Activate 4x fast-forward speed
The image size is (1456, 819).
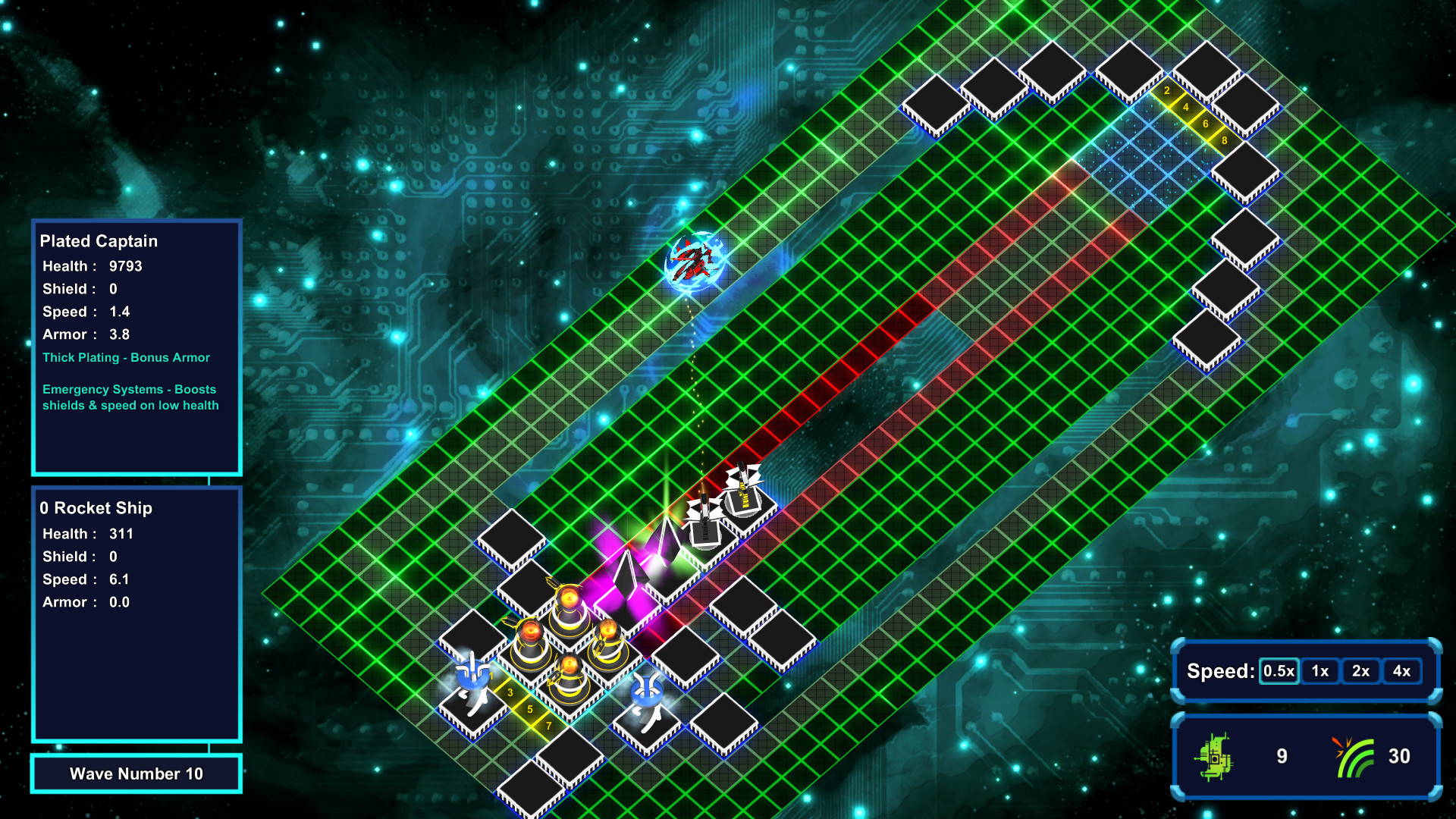pos(1403,670)
